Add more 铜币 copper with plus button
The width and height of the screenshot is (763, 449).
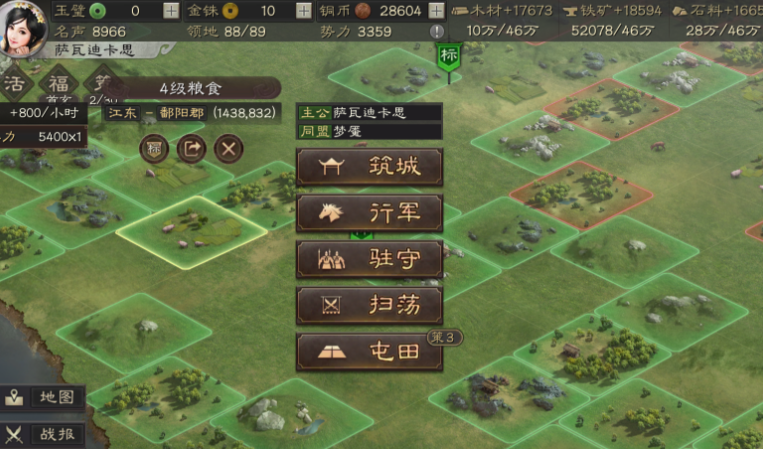[437, 11]
